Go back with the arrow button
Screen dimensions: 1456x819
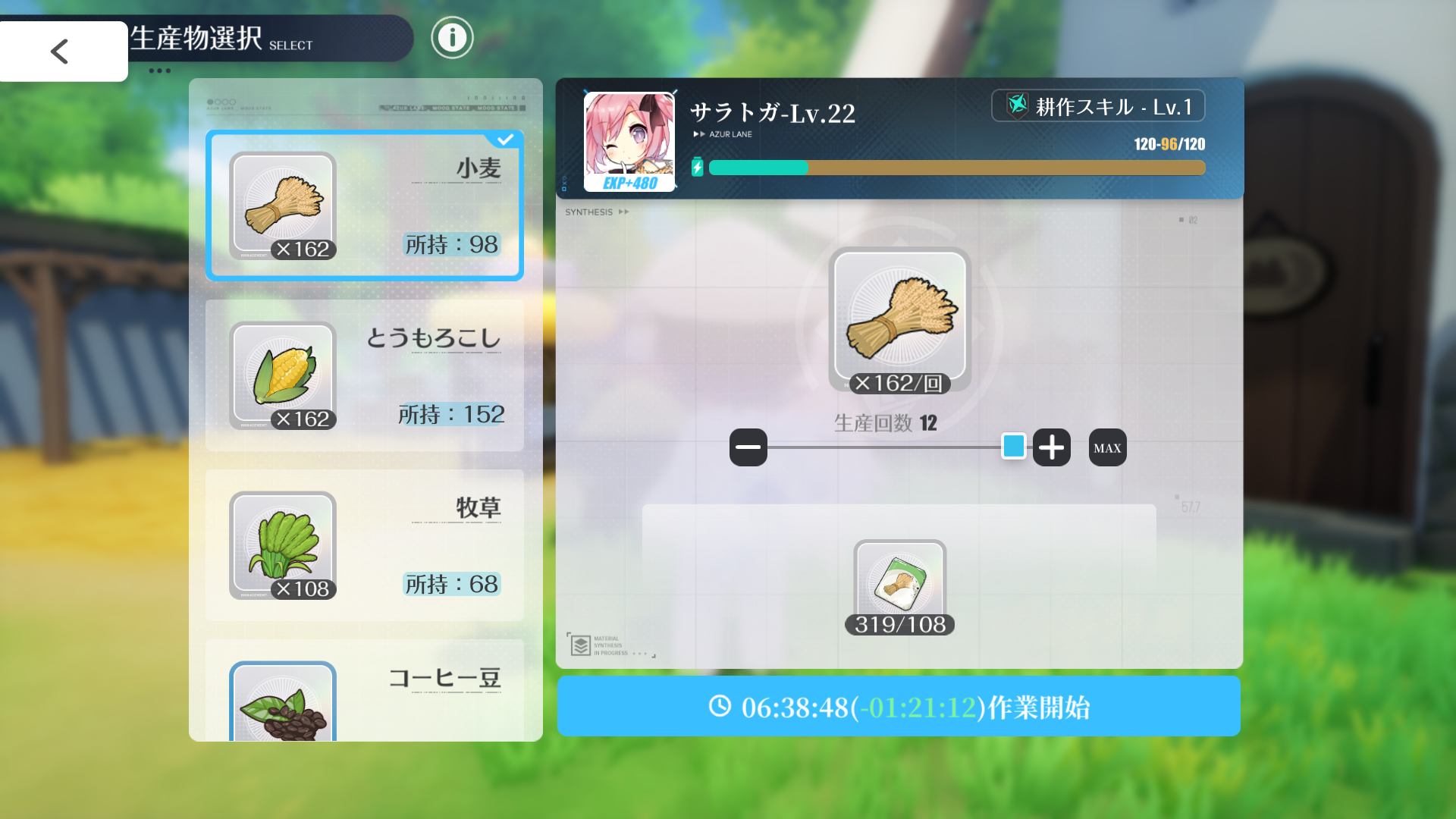pyautogui.click(x=62, y=52)
